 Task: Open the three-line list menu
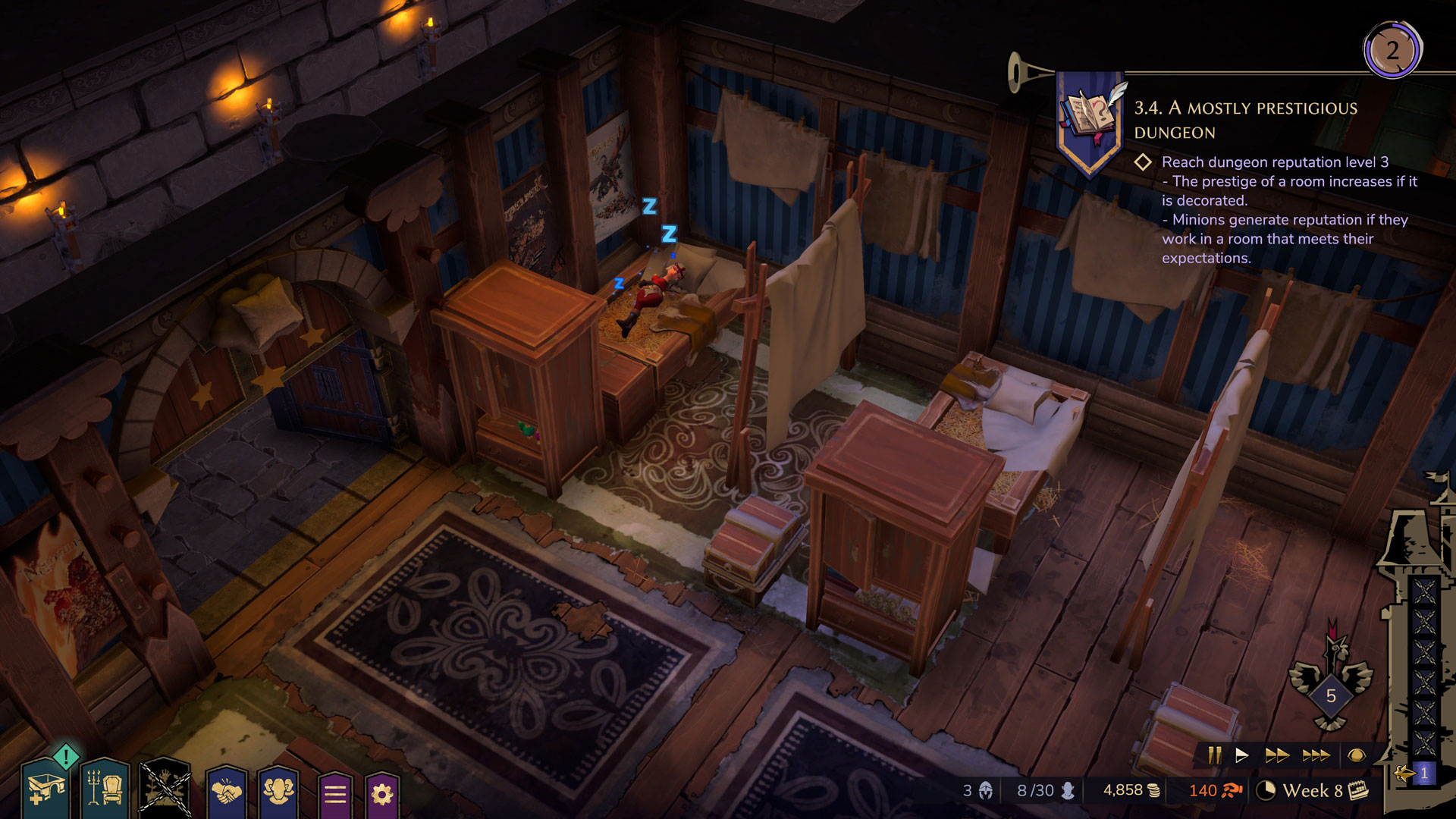[335, 794]
